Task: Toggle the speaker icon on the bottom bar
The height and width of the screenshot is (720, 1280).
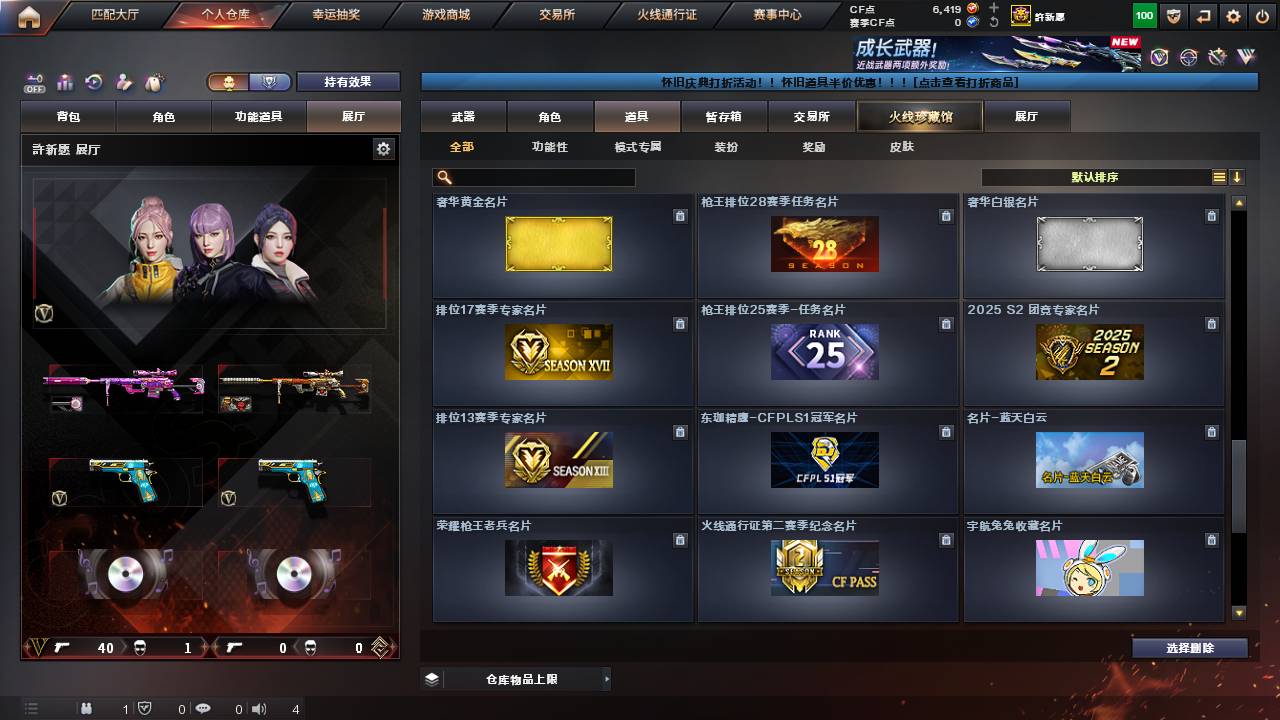Action: 258,710
